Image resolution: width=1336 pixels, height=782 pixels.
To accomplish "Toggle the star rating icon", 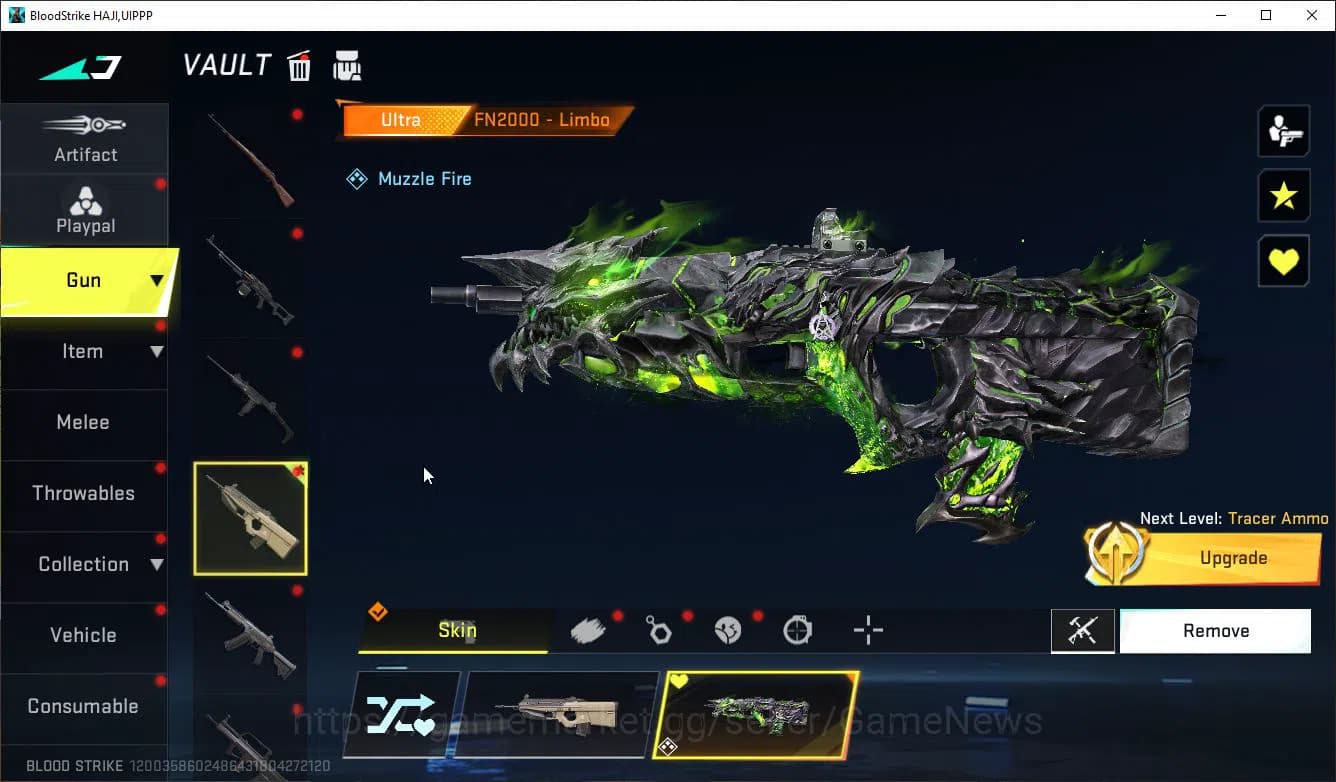I will (x=1283, y=195).
